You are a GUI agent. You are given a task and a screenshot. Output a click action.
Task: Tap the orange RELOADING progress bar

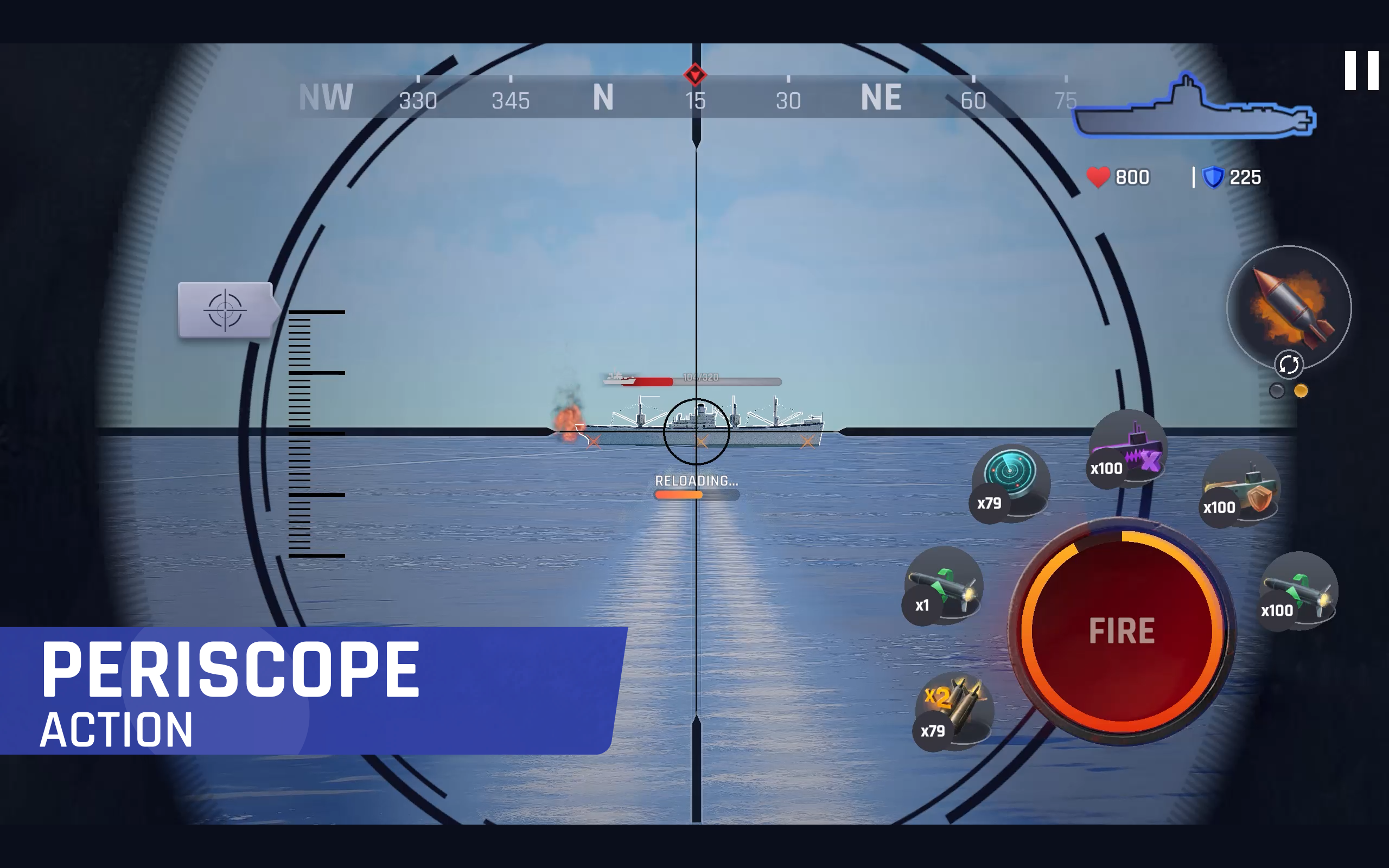click(x=695, y=494)
